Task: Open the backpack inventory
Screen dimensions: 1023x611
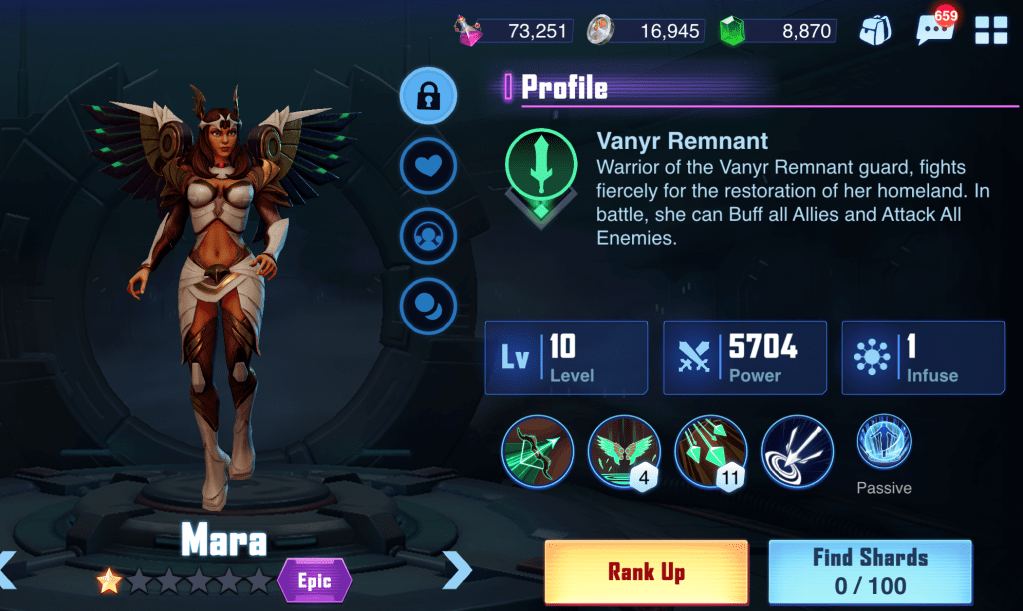Action: (x=876, y=30)
